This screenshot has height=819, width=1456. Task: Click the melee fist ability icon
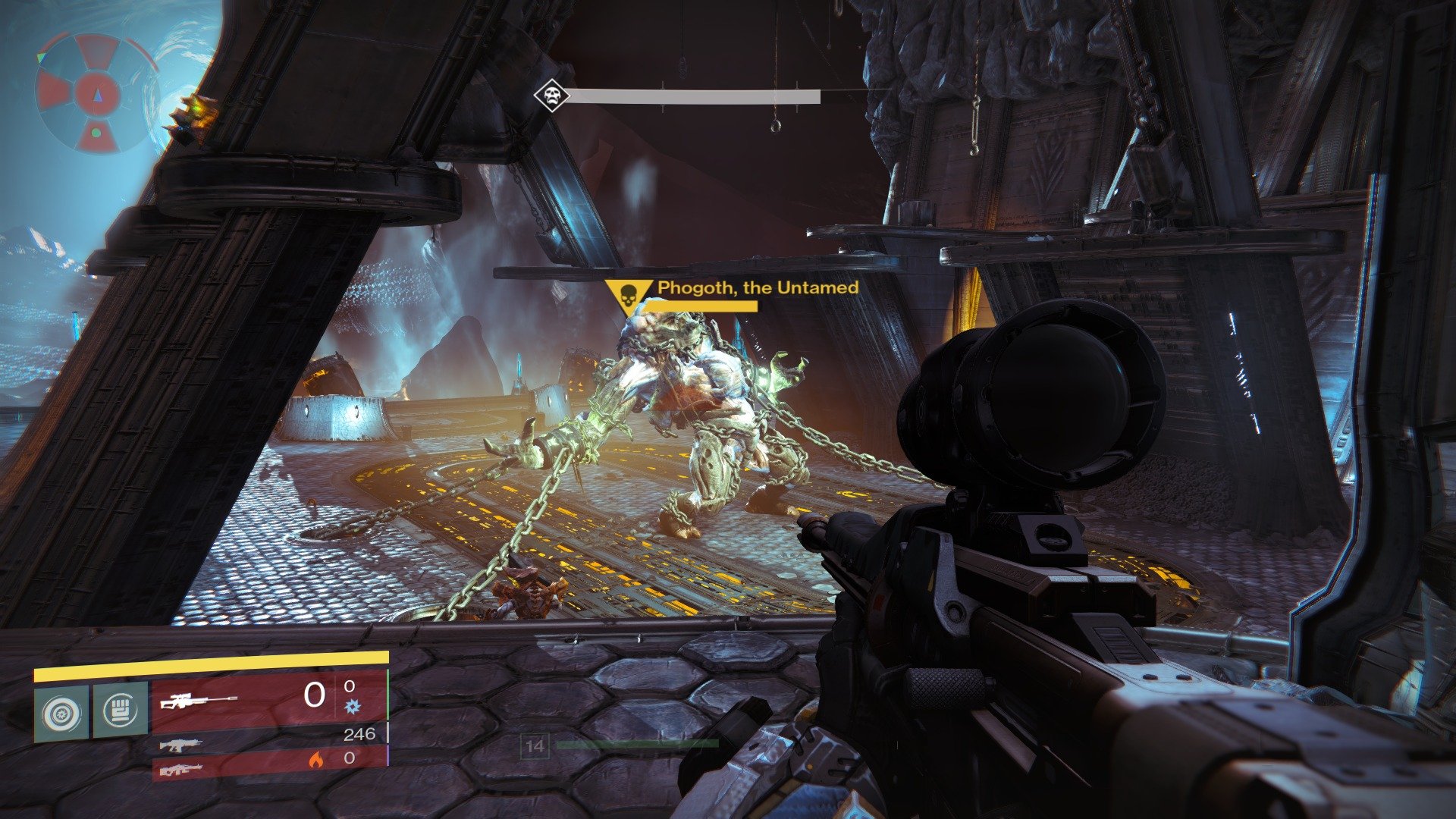[120, 710]
